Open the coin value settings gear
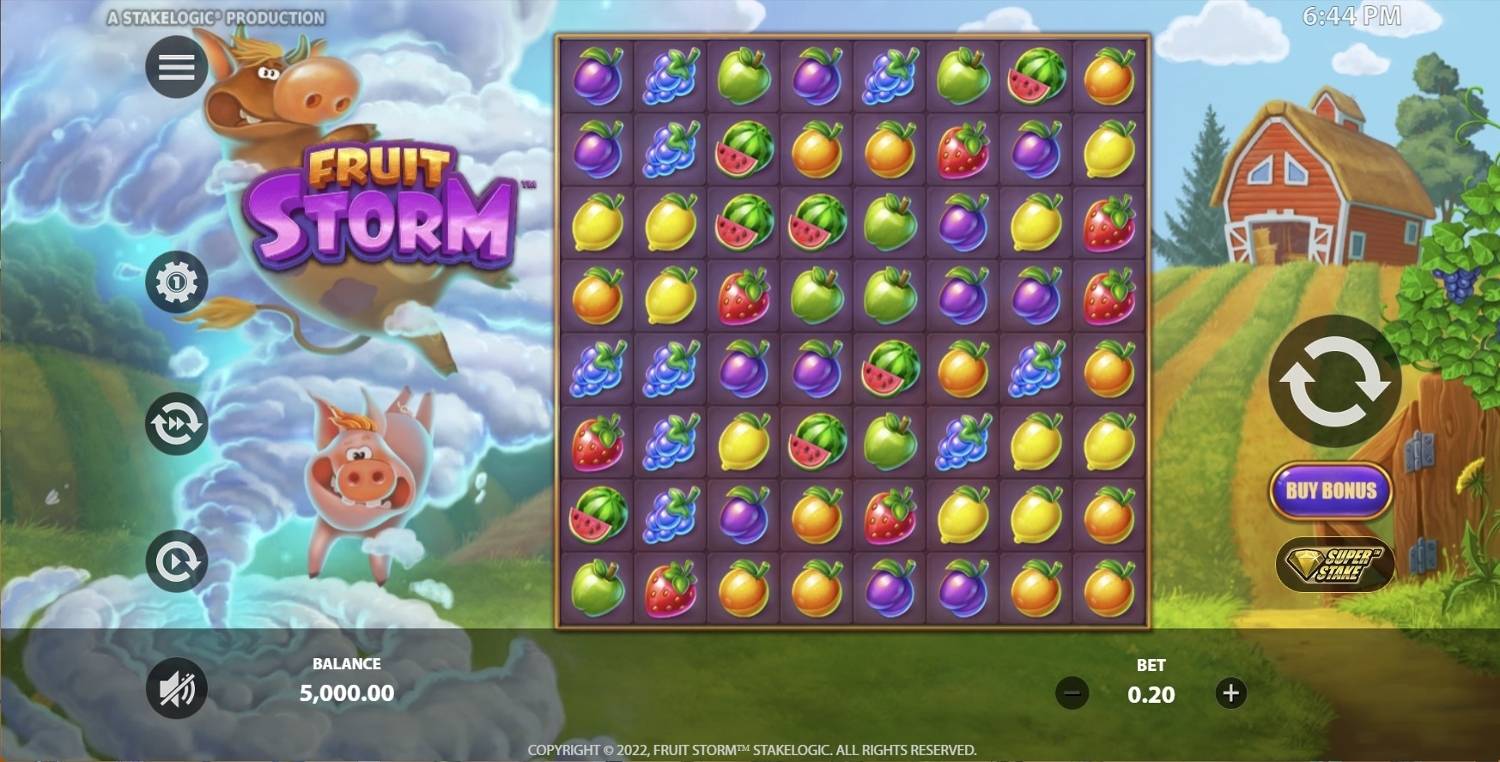Screen dimensions: 1500x762 pyautogui.click(x=177, y=283)
